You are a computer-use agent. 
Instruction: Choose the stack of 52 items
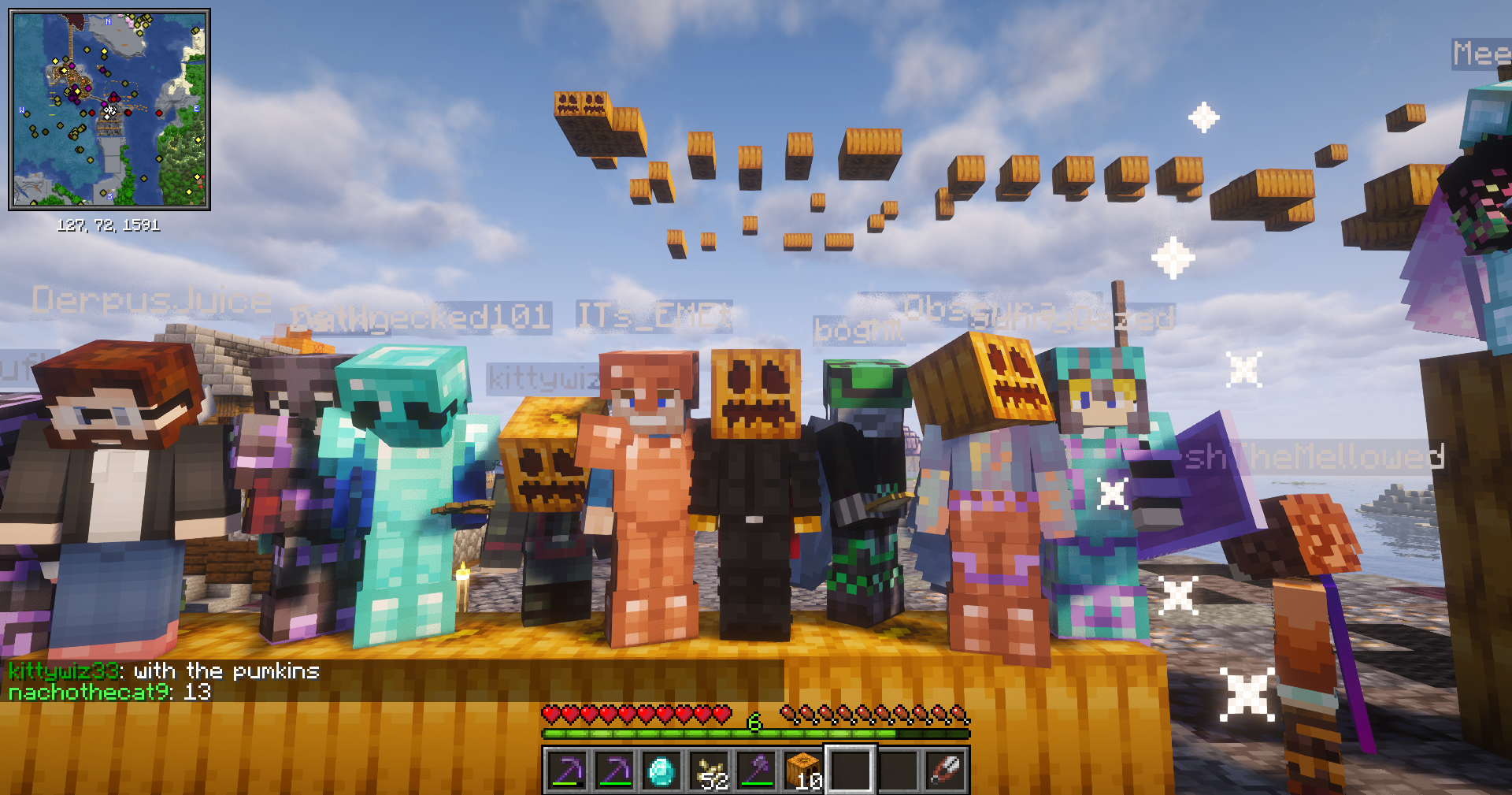(x=709, y=770)
